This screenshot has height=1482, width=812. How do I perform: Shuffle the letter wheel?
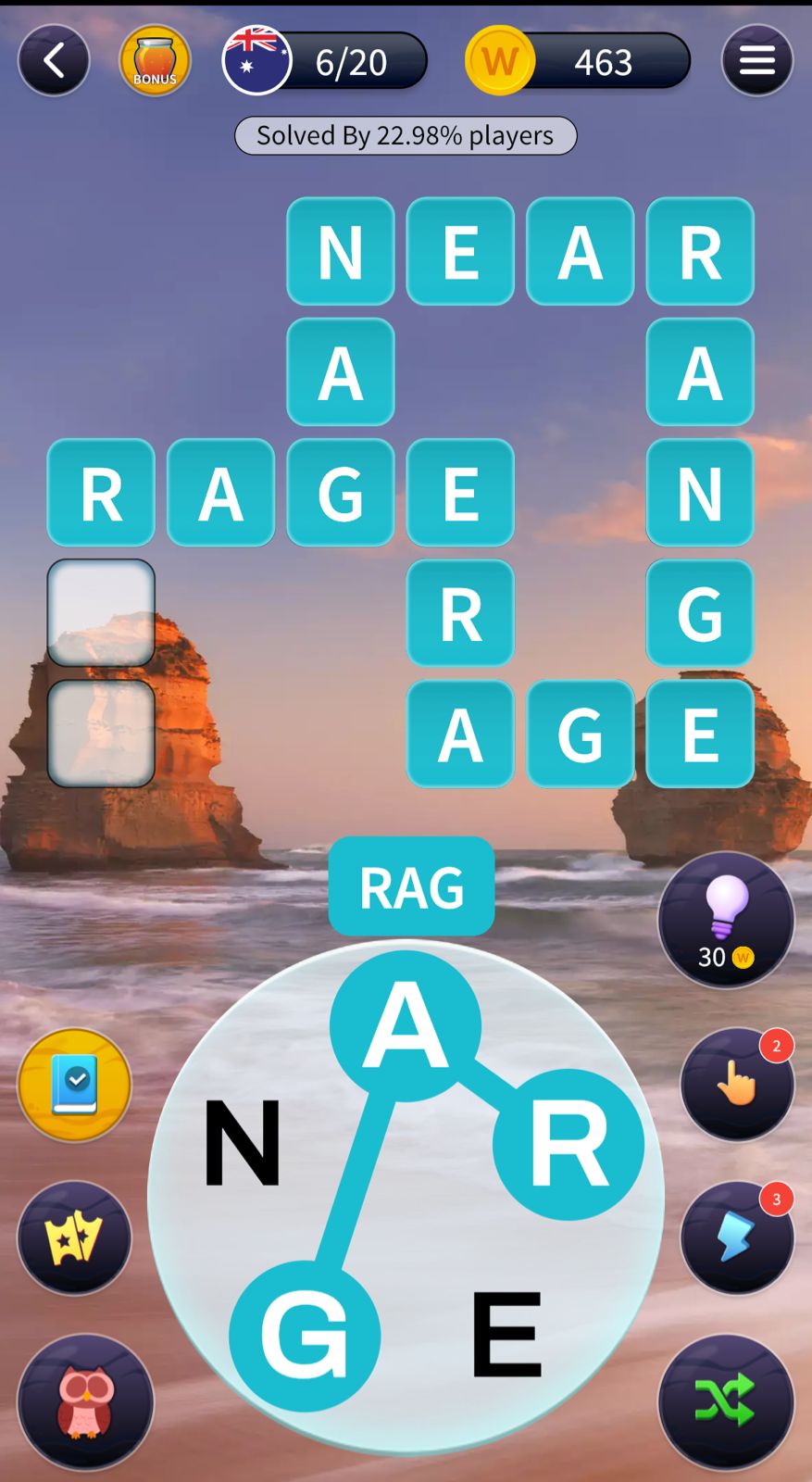pyautogui.click(x=726, y=1400)
